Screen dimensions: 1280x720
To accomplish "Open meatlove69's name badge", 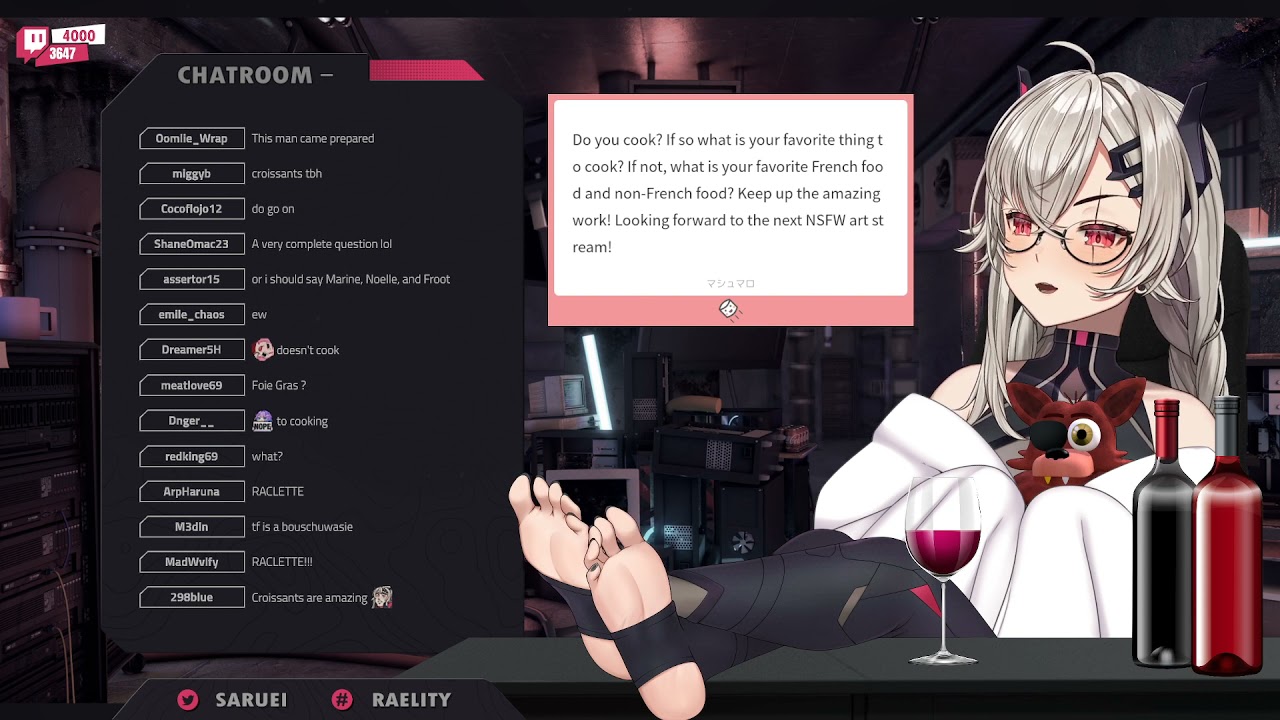I will click(191, 386).
